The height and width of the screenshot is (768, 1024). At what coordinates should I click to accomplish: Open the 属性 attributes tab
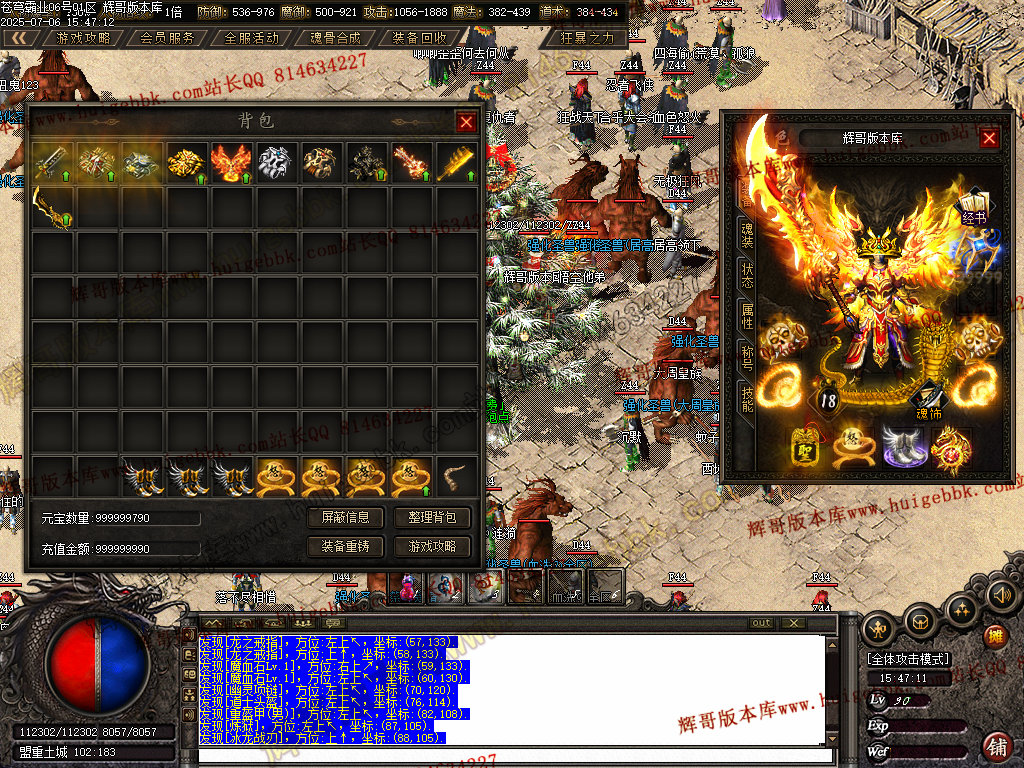click(x=747, y=317)
